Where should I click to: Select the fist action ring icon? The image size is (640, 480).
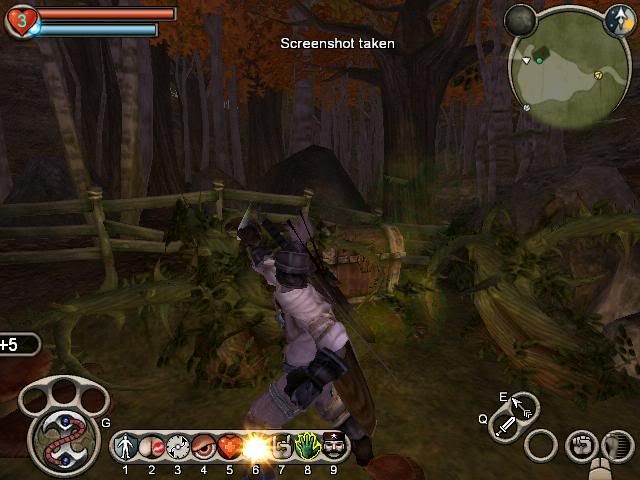pyautogui.click(x=580, y=445)
